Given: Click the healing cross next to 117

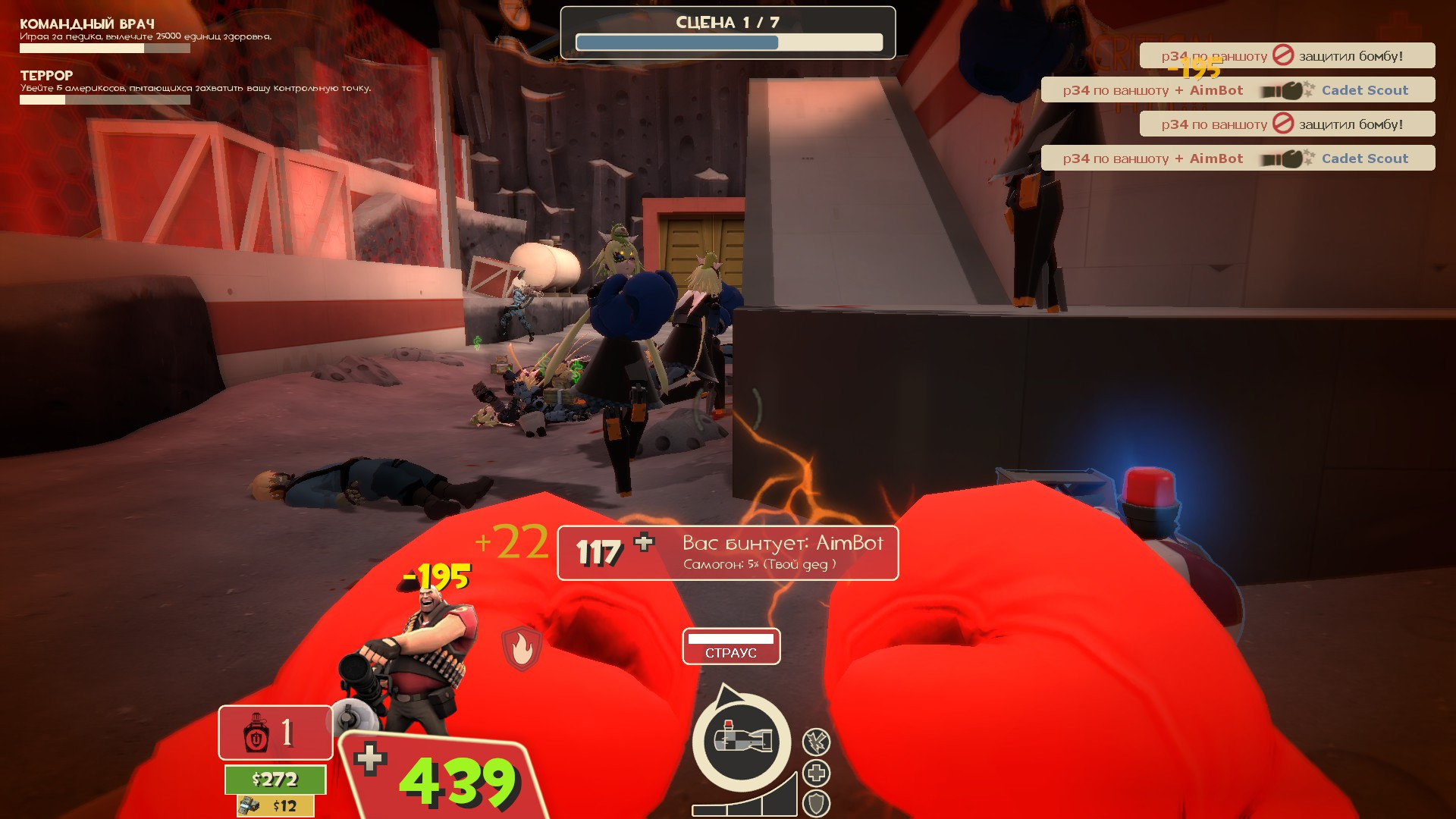Looking at the screenshot, I should tap(642, 543).
